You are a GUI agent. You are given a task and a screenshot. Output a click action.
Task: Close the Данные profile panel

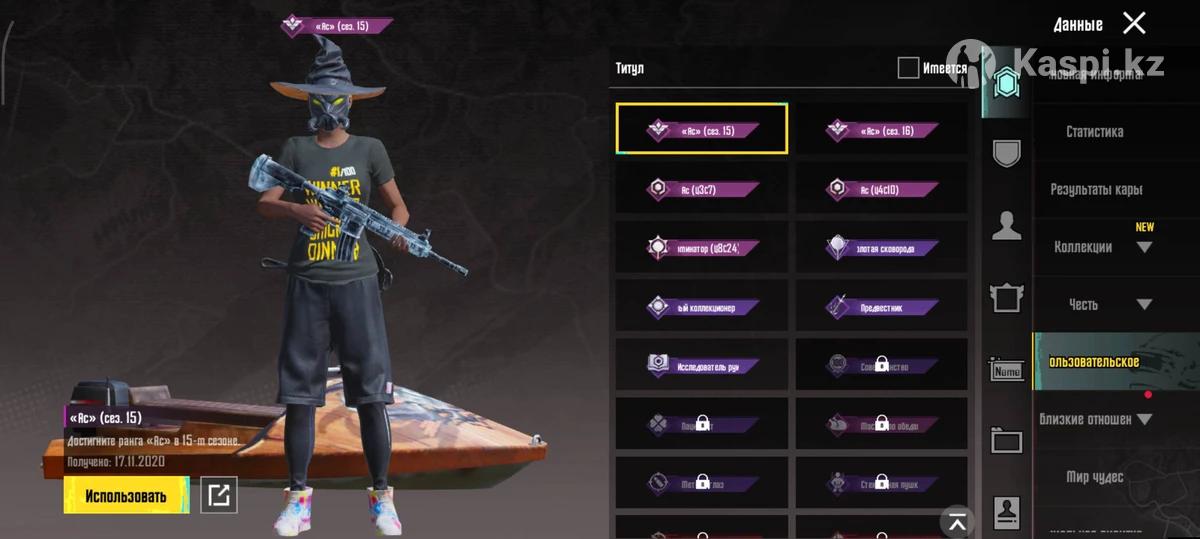(1134, 23)
